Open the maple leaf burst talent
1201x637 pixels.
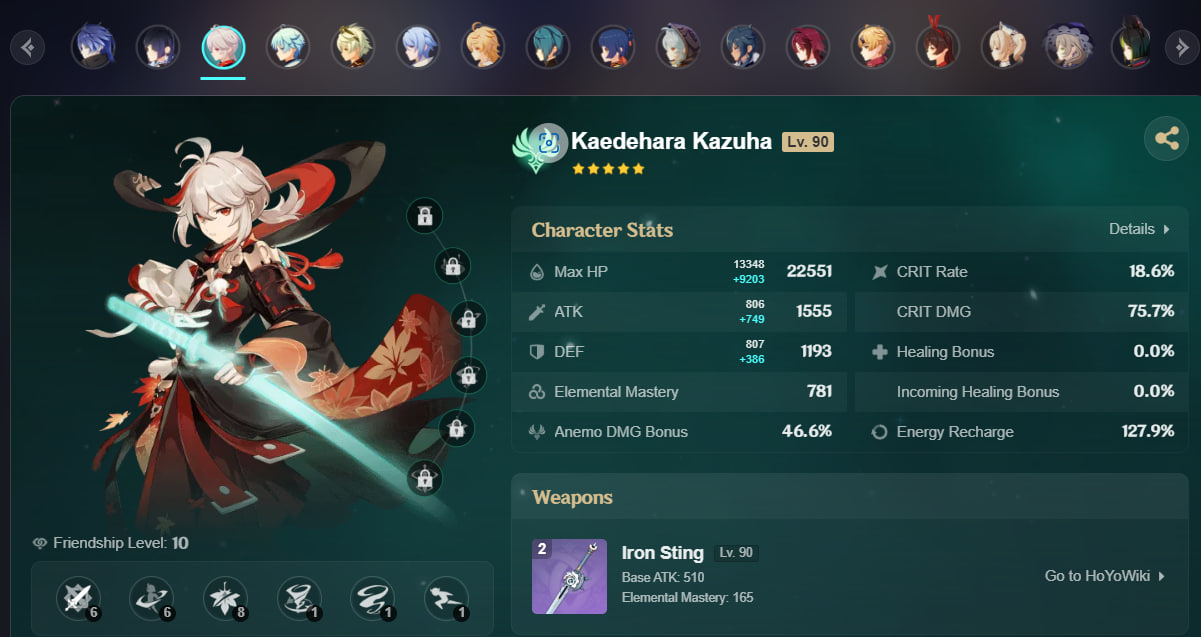pyautogui.click(x=225, y=599)
